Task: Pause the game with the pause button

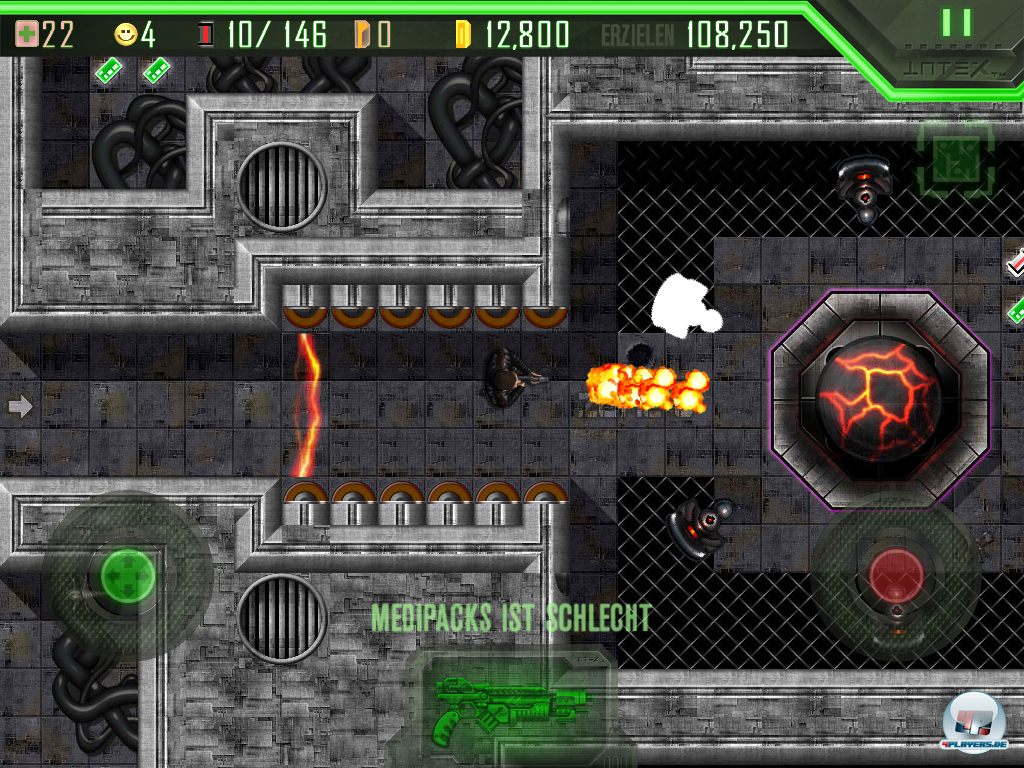Action: (956, 23)
